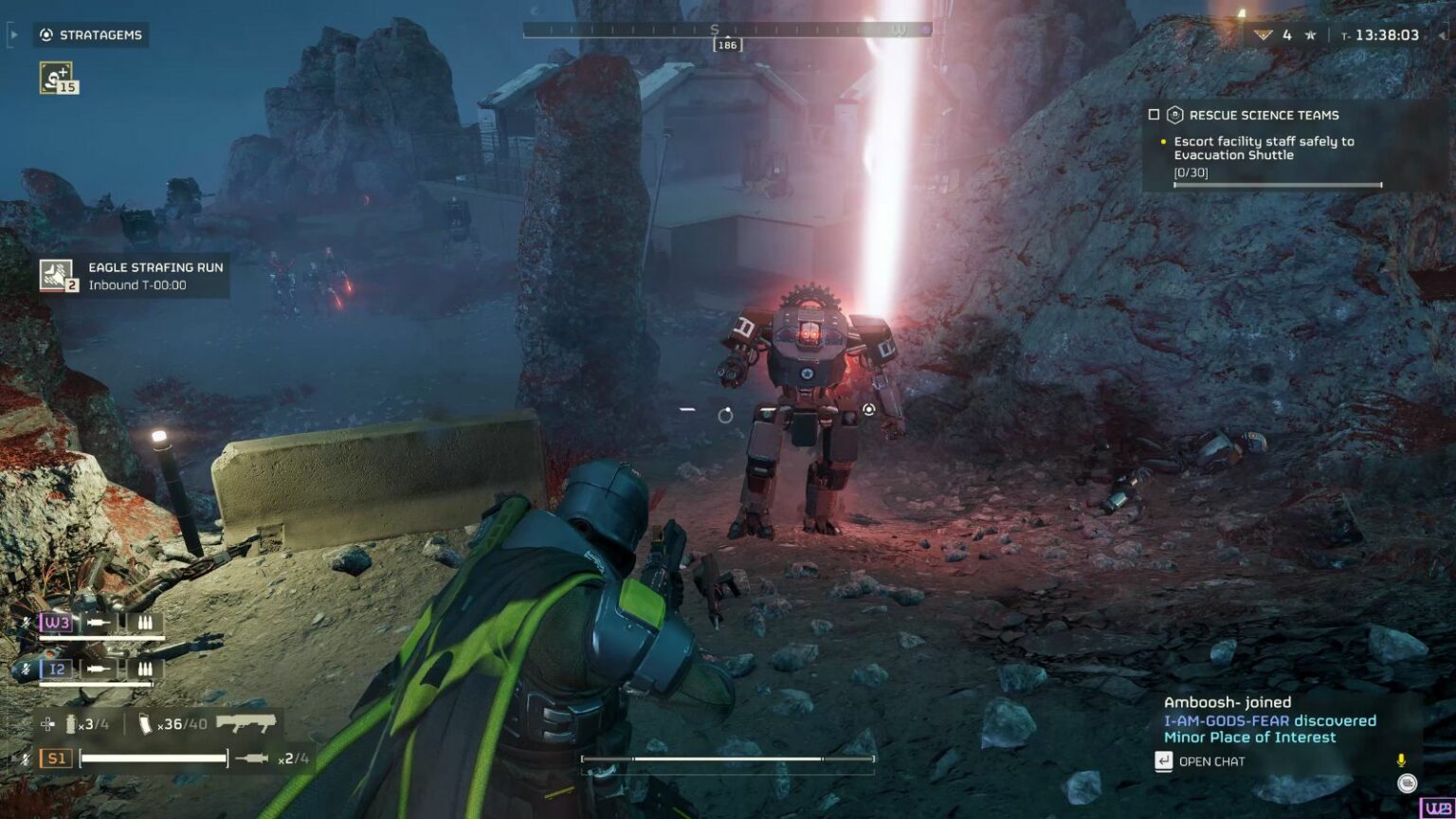Select squad member I2 tag
1456x819 pixels.
(x=56, y=668)
